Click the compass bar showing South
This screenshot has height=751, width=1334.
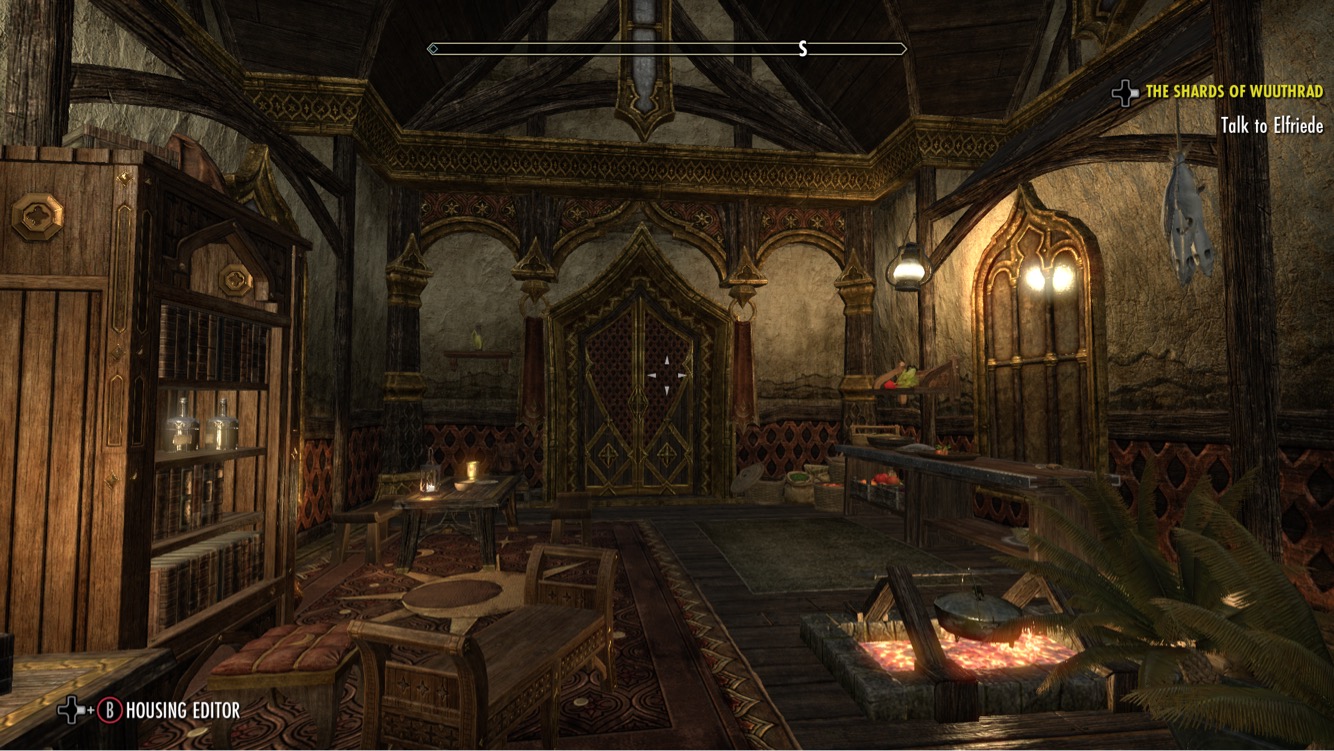click(x=667, y=49)
